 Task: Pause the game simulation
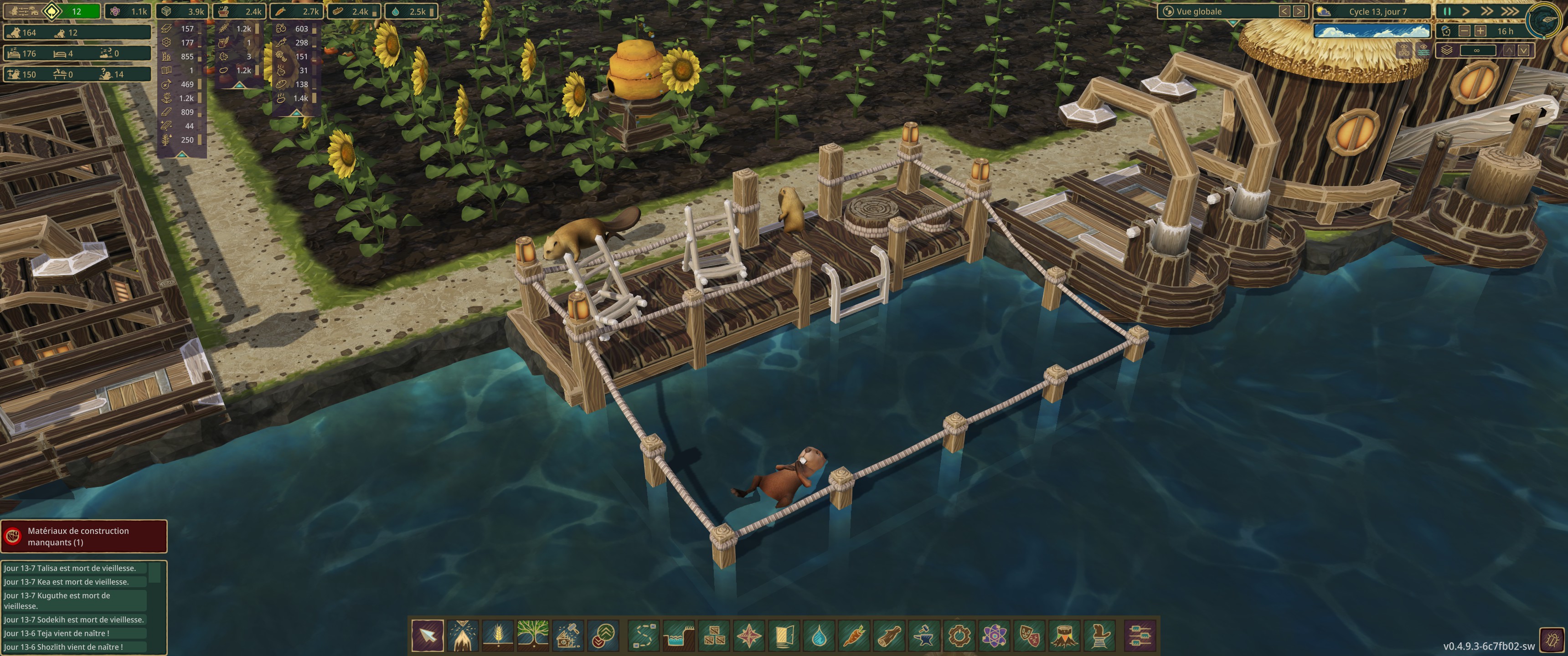1448,11
